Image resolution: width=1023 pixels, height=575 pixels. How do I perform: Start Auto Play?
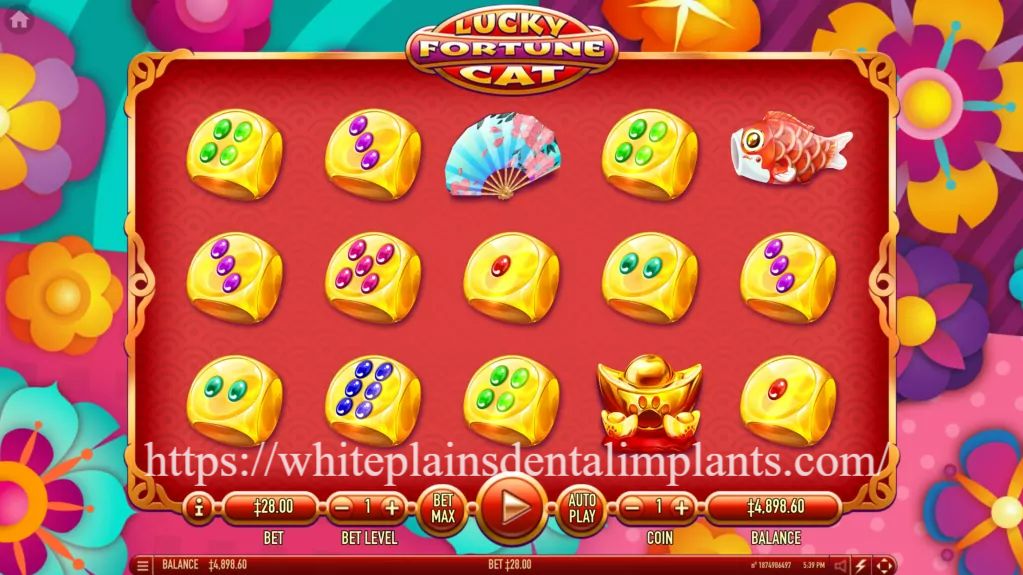click(581, 507)
